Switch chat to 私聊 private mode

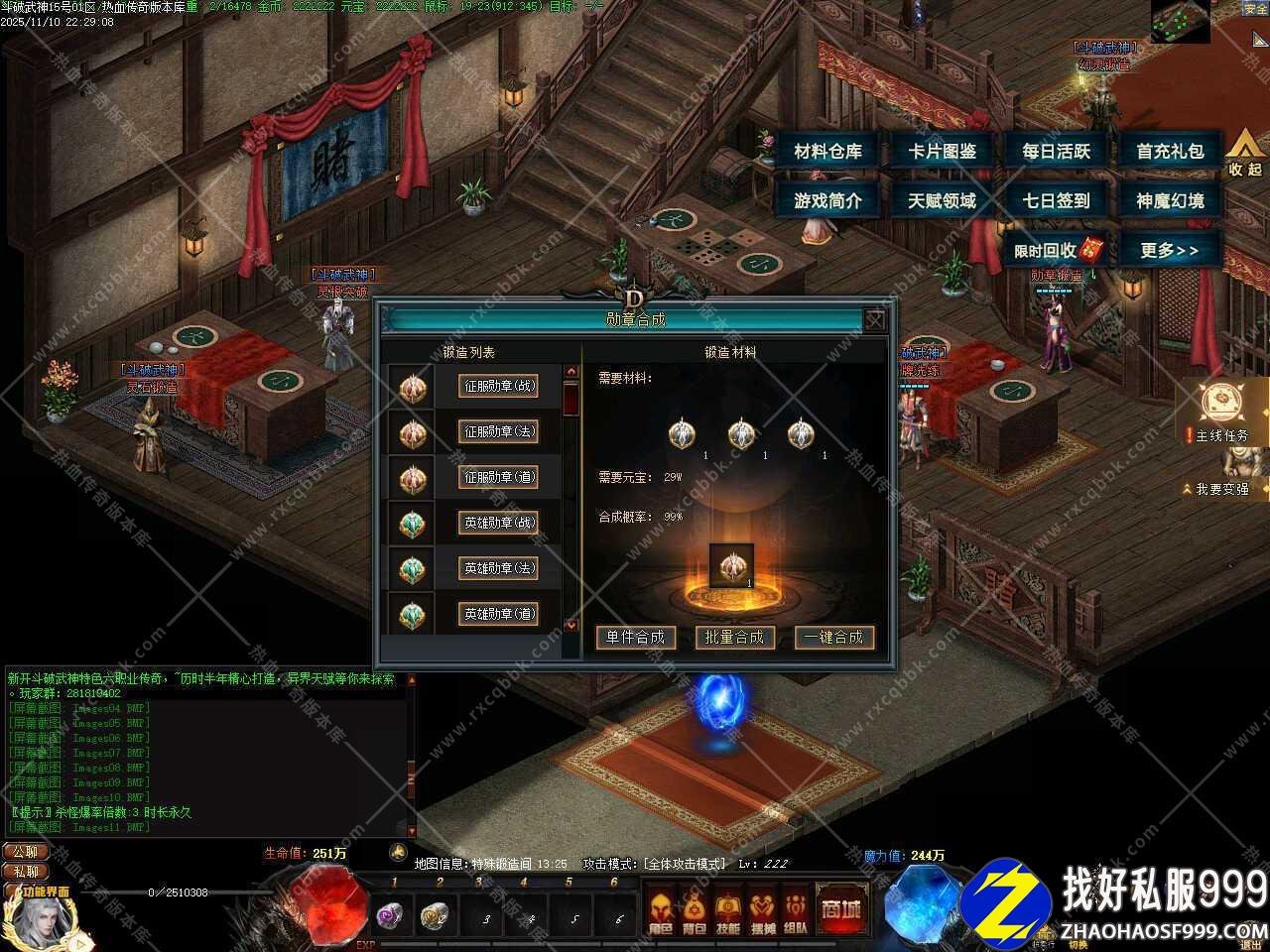(x=25, y=873)
